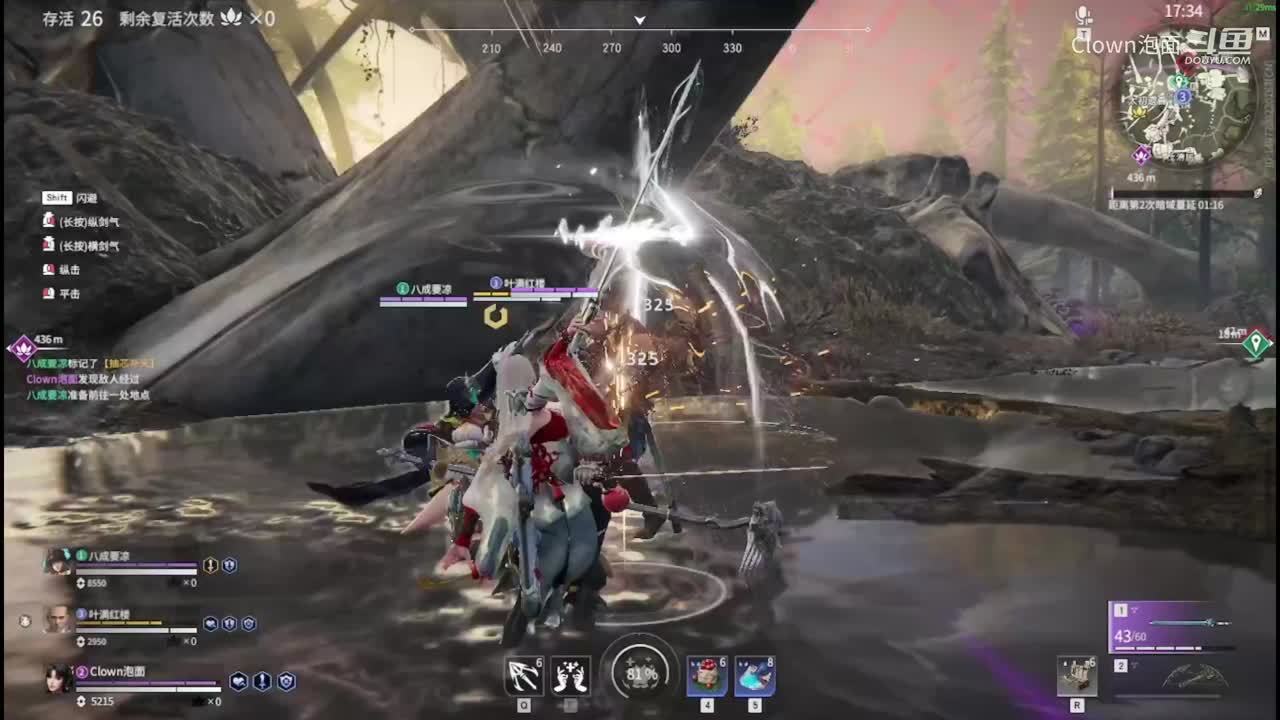The height and width of the screenshot is (720, 1280).
Task: Click the green map marker diamond at right
Action: [x=1256, y=344]
